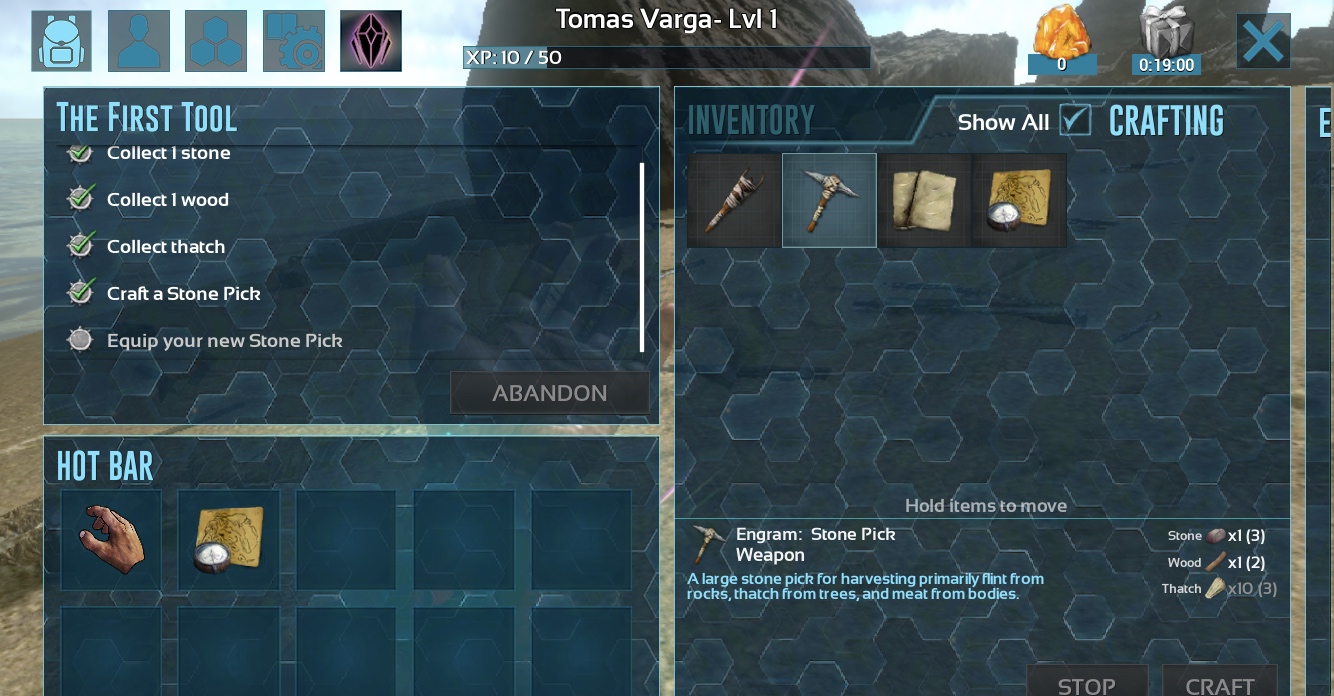Screen dimensions: 1334x696
Task: Craft the Stone Pick
Action: tap(1219, 685)
